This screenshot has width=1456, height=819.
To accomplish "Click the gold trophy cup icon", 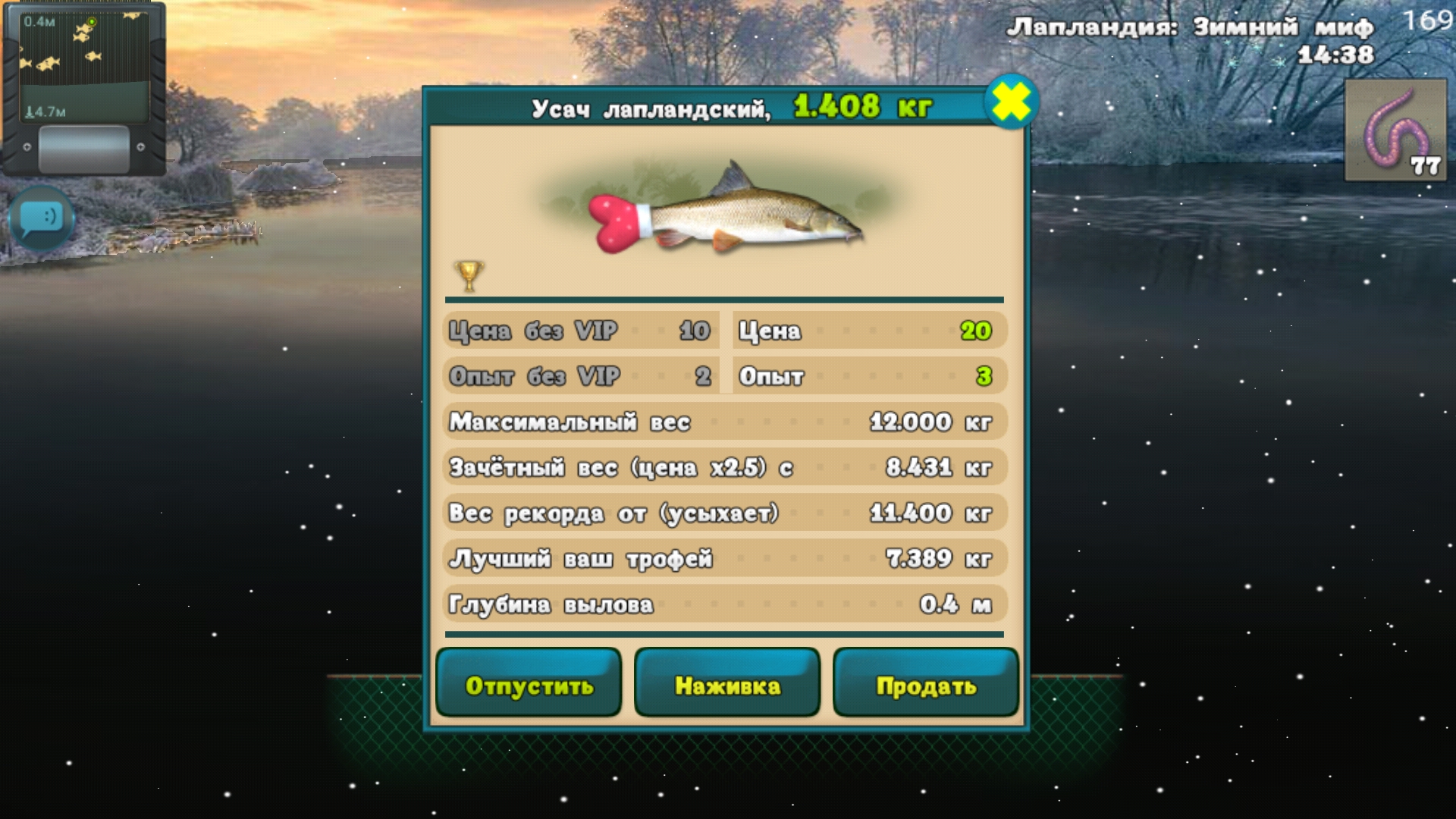I will [469, 275].
